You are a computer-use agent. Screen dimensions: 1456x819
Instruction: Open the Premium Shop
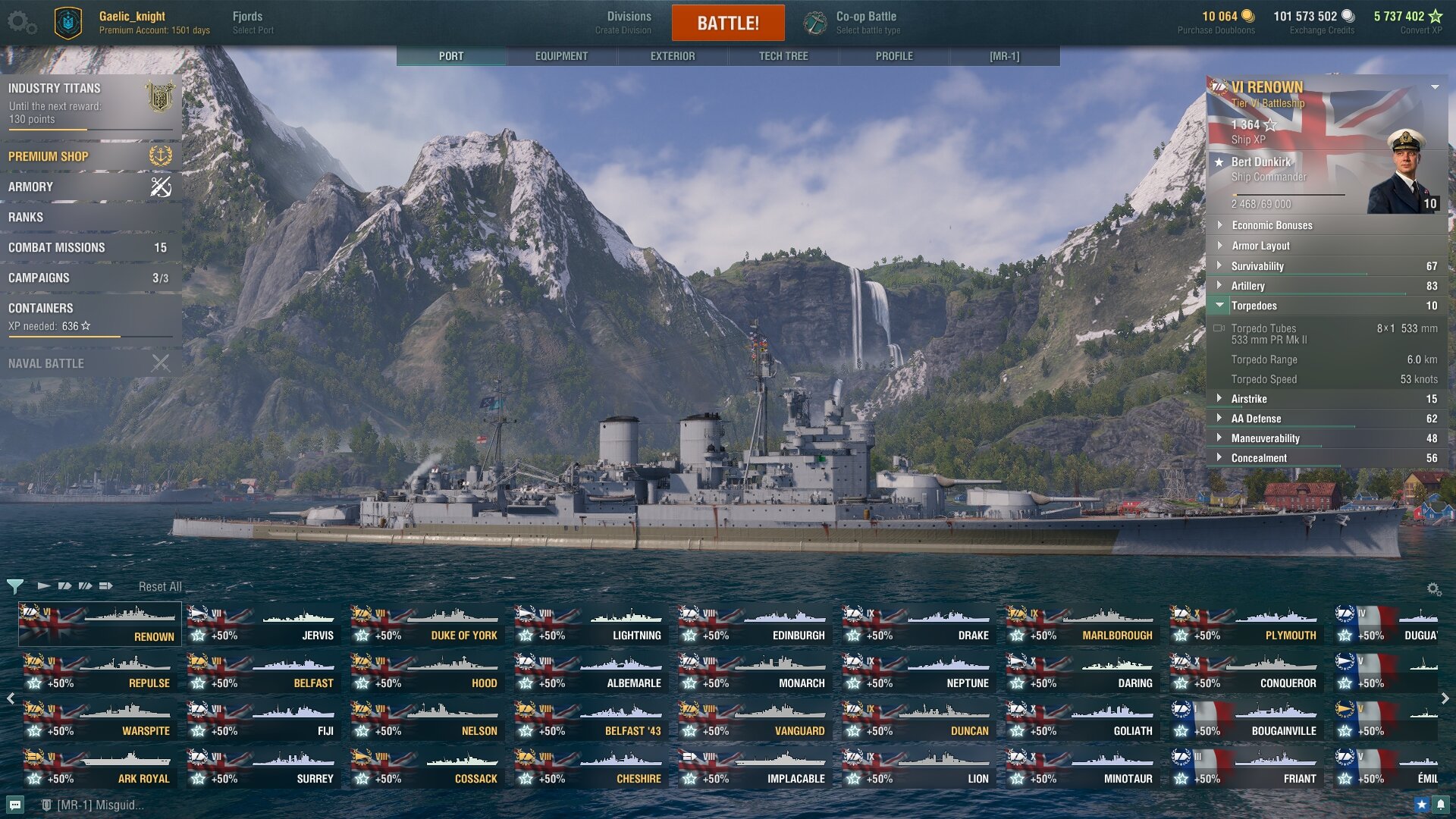point(89,156)
